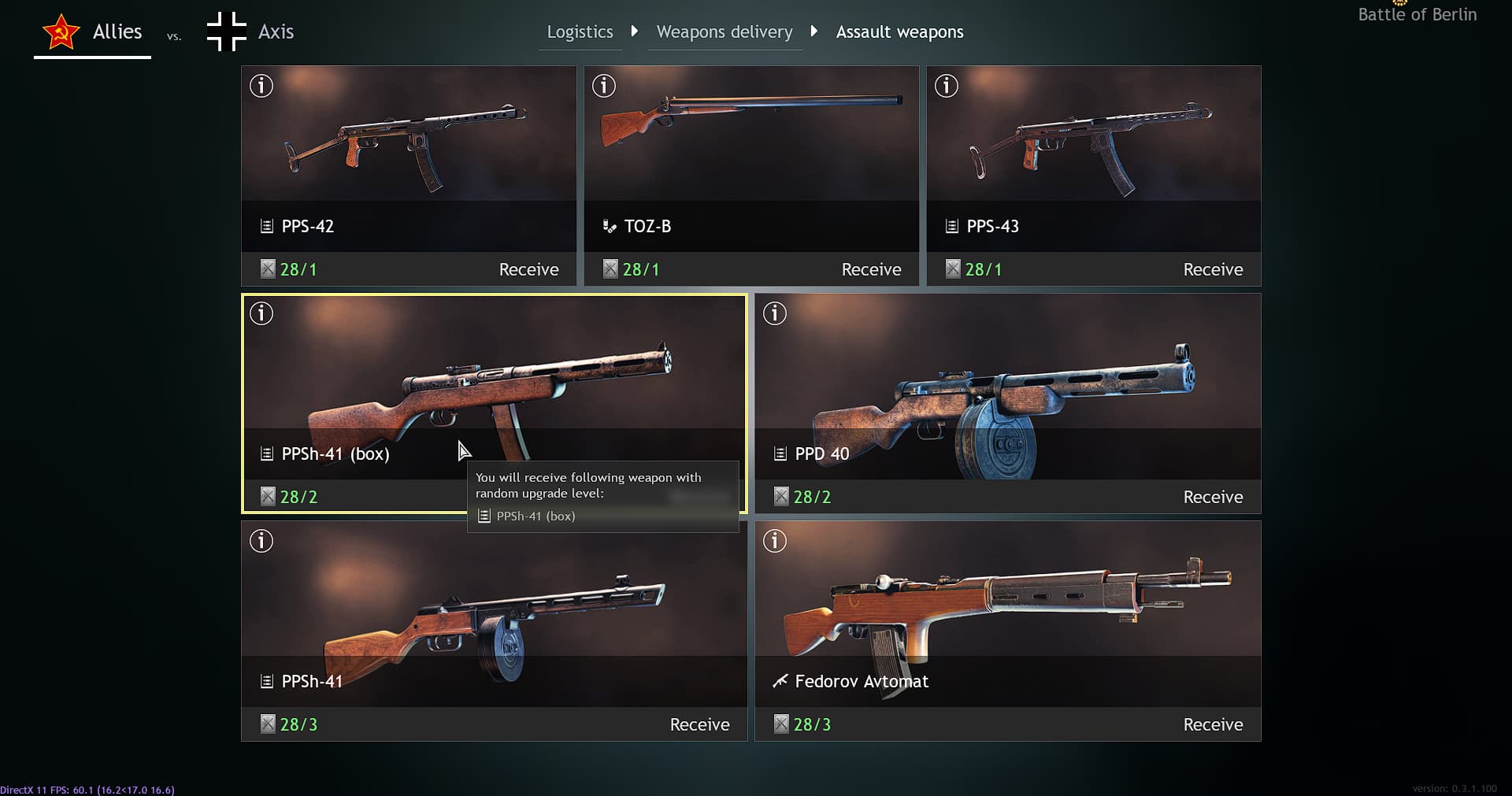Show info for the TOZ-B
Screen dimensions: 1512x796
point(604,86)
